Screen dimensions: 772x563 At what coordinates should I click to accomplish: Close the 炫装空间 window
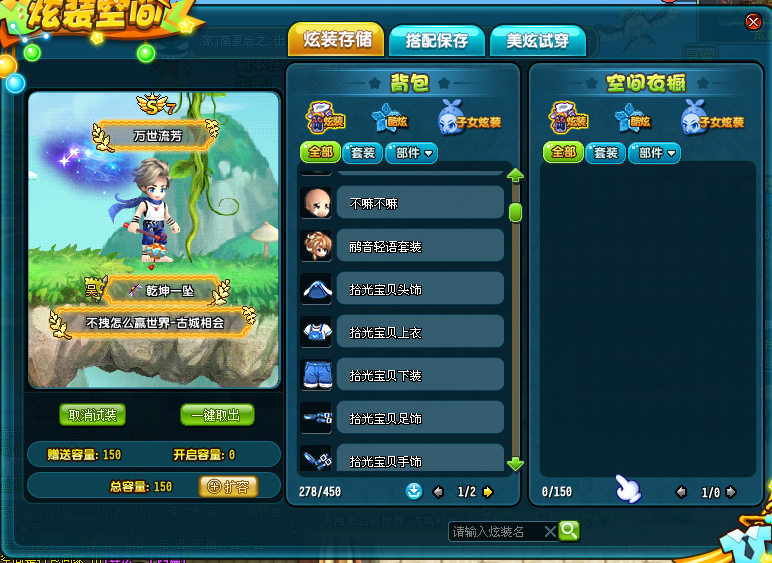coord(753,22)
